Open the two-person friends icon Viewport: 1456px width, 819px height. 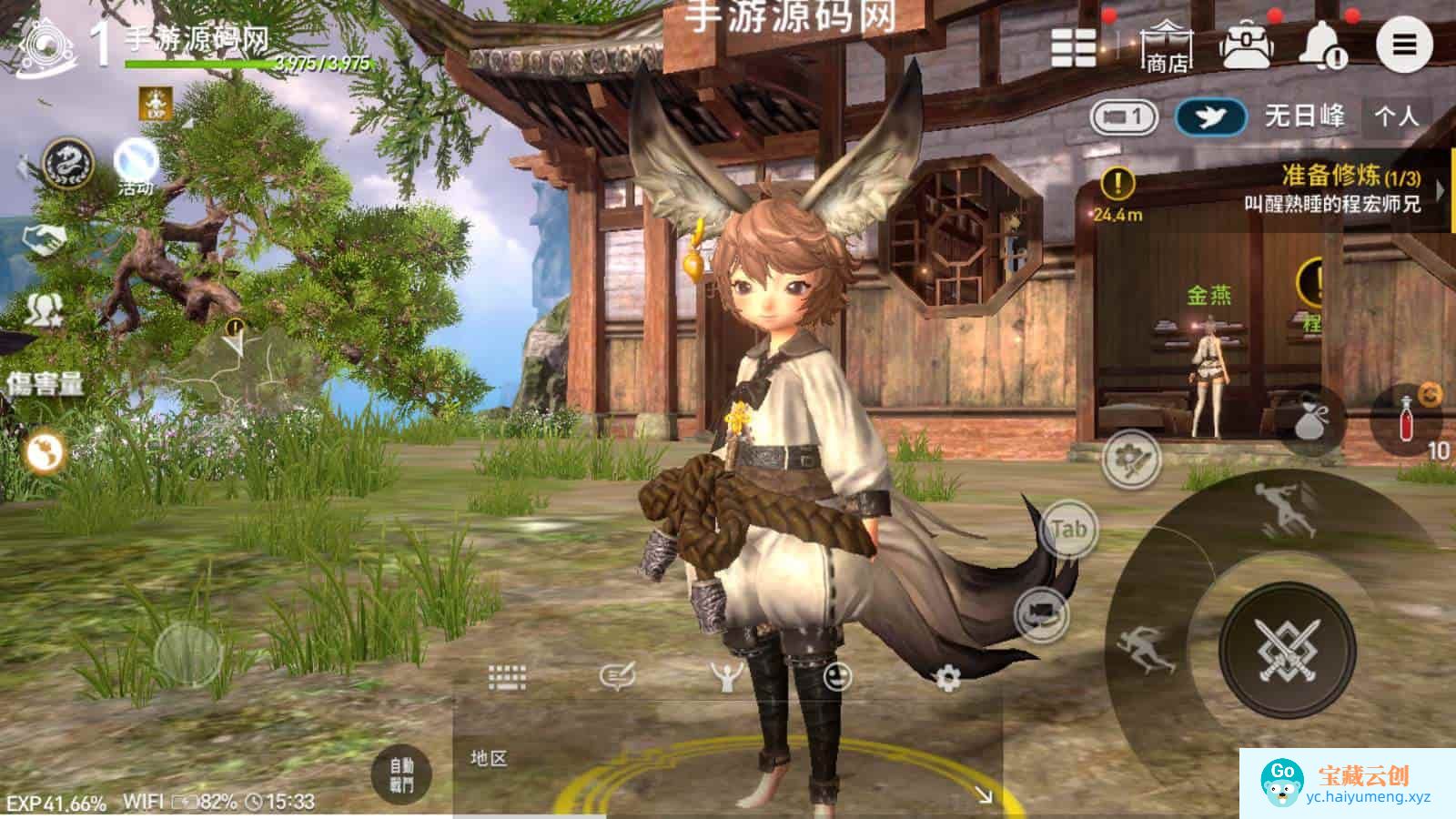tap(43, 310)
